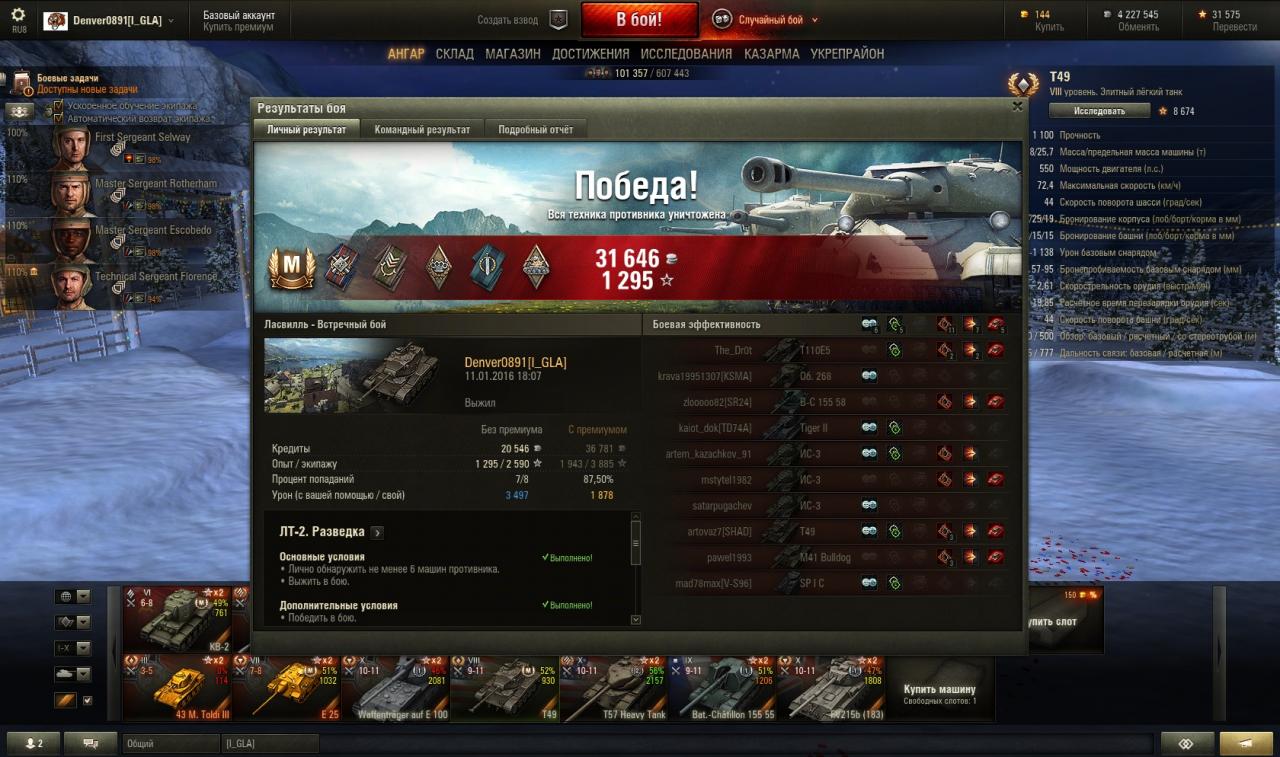Open ДОСТИЖЕНИЯ section
Image resolution: width=1280 pixels, height=757 pixels.
(x=590, y=54)
